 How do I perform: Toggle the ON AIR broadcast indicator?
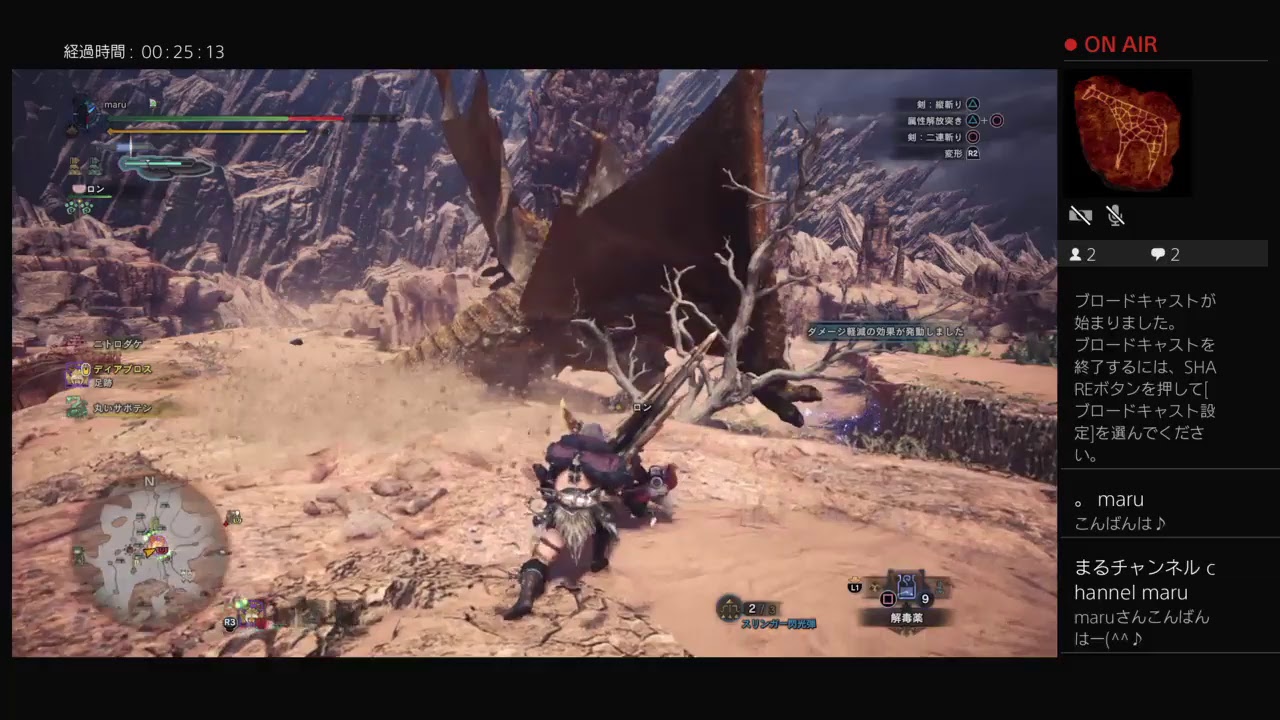coord(1110,44)
